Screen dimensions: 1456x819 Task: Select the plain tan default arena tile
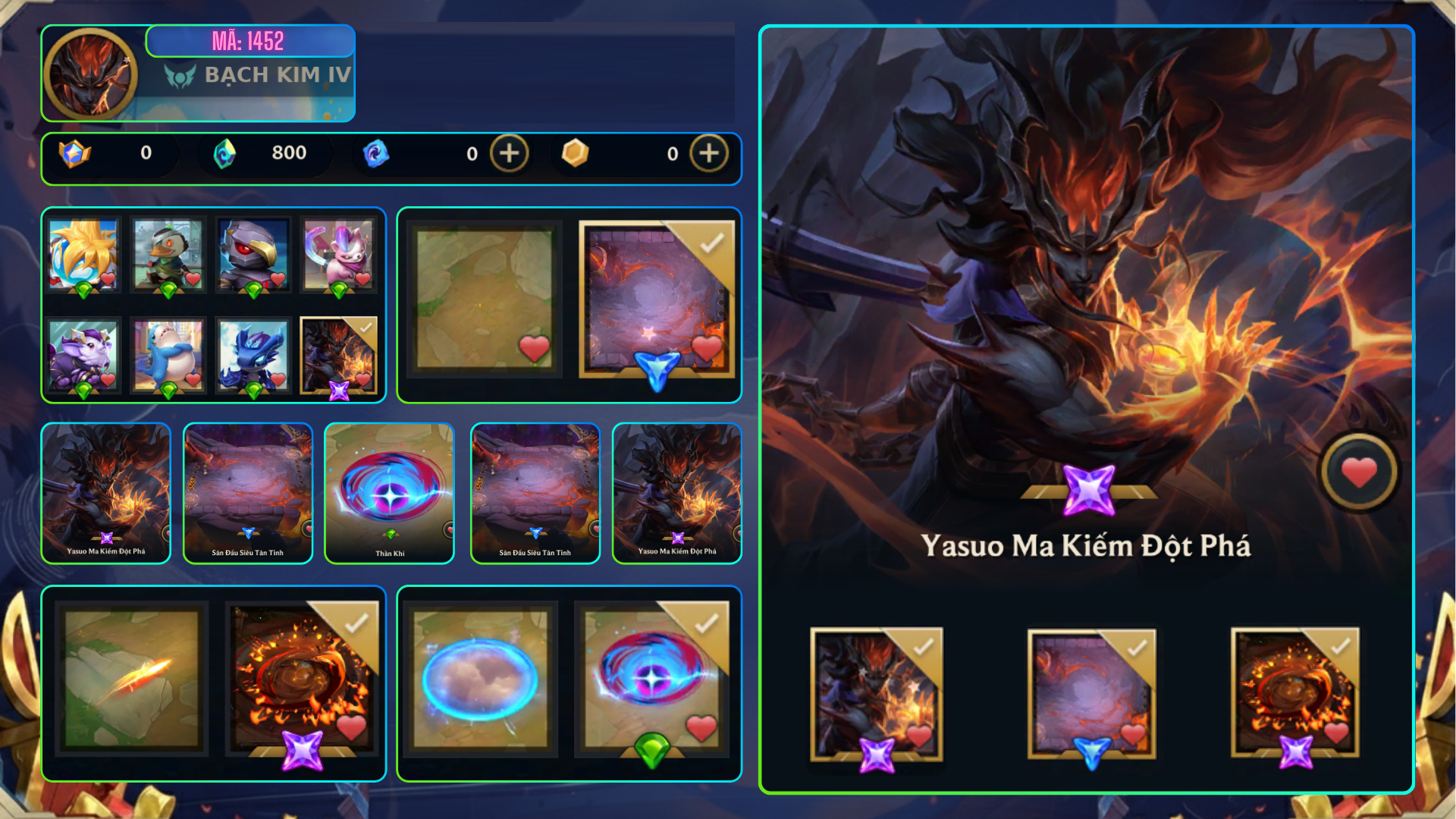[x=485, y=299]
